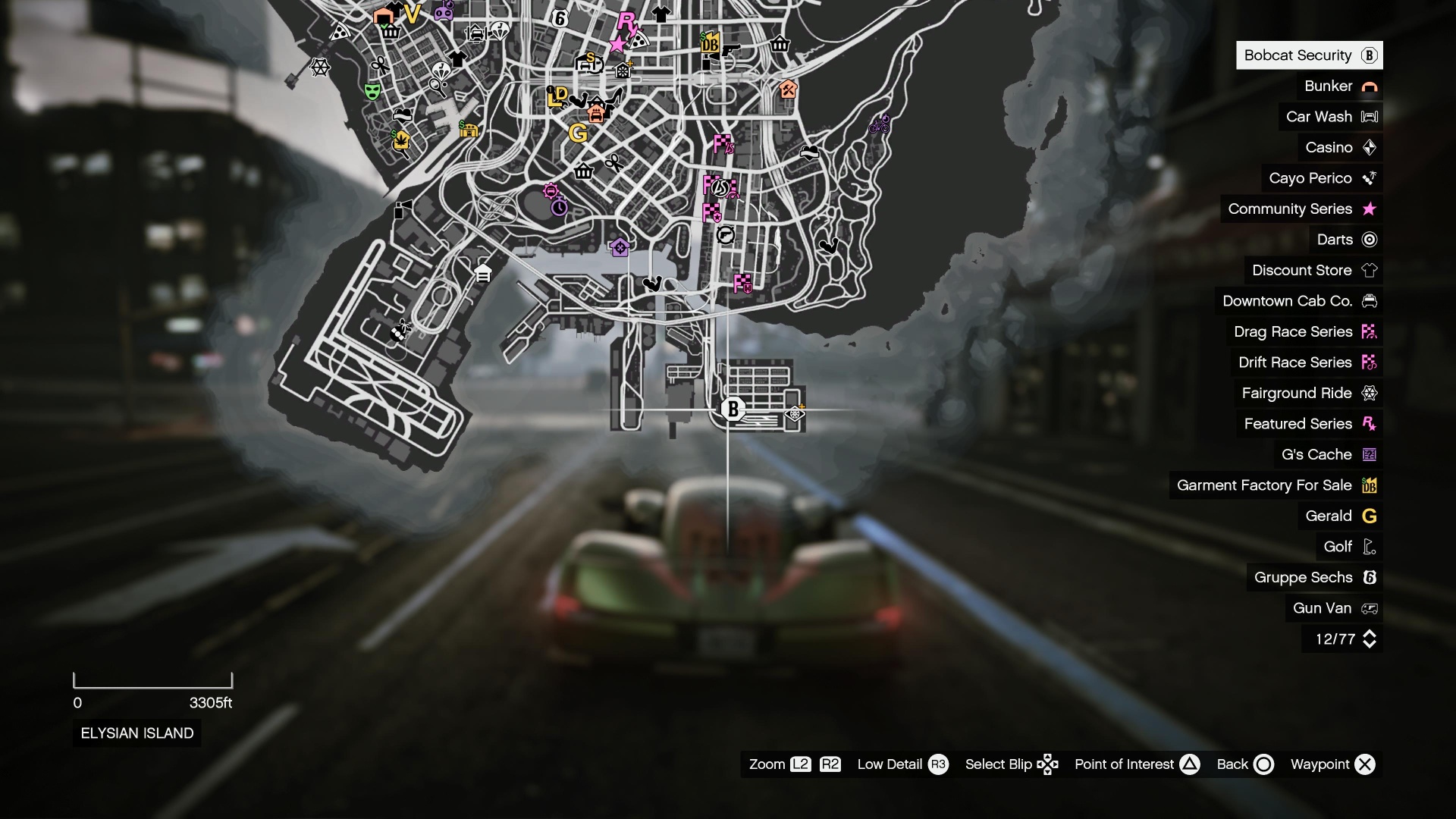Select the Darts icon in the legend
This screenshot has height=819, width=1456.
[x=1369, y=239]
